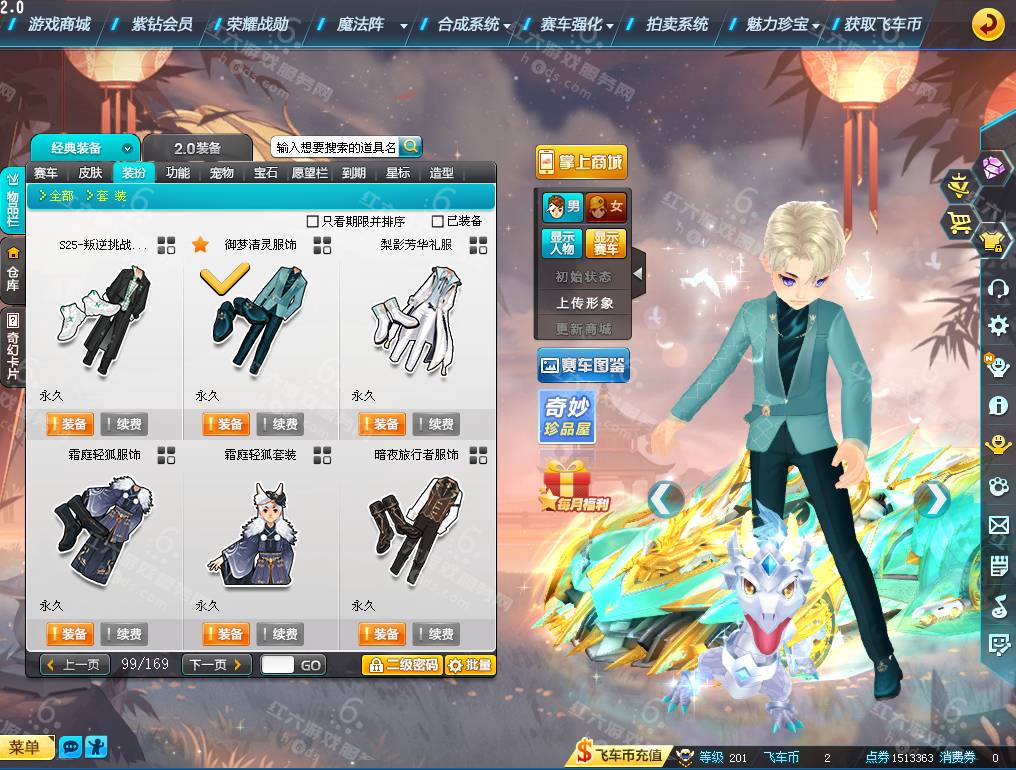
Task: Focus the item search input field
Action: click(336, 147)
